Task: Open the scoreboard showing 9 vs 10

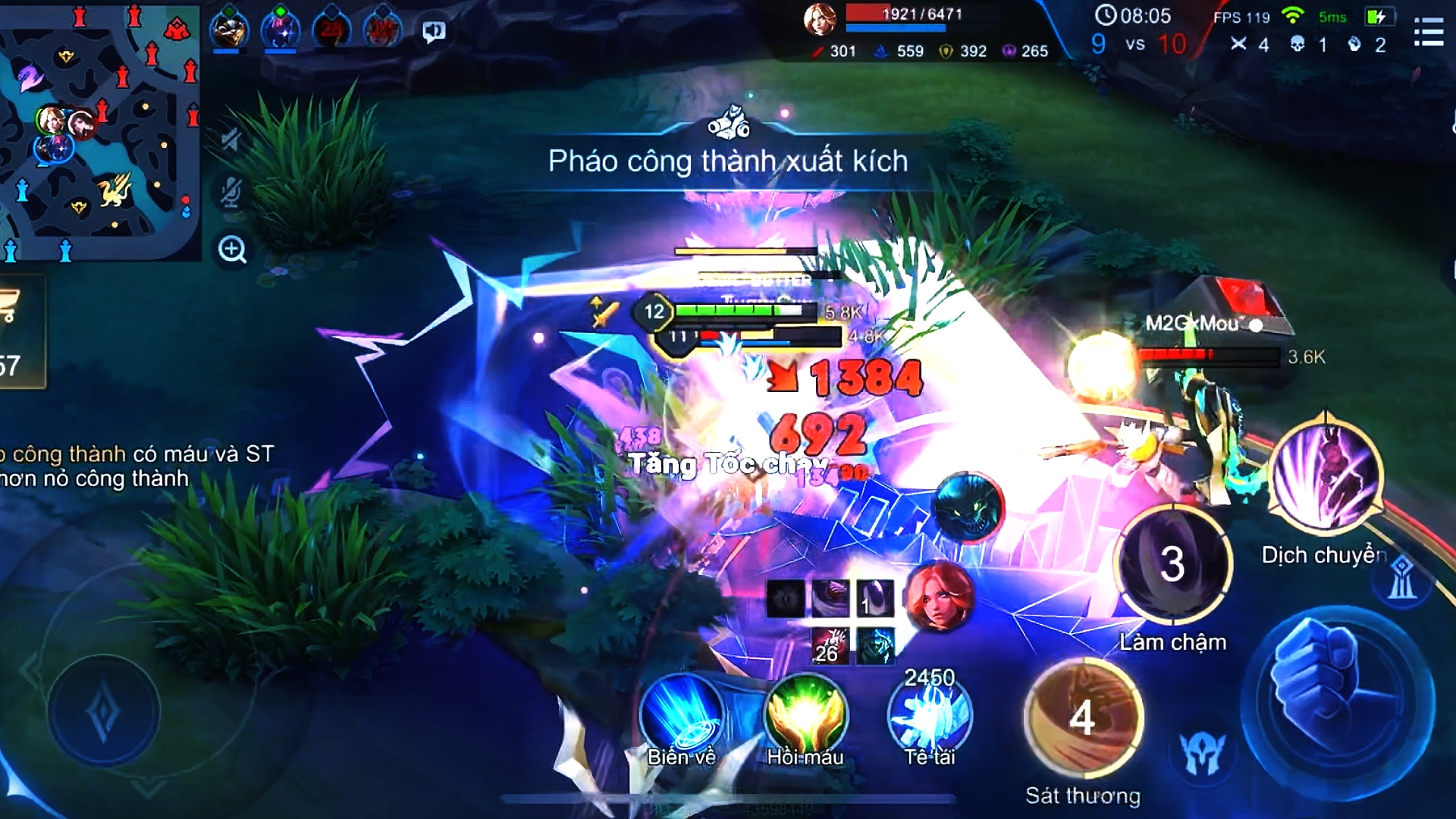Action: pos(1134,44)
